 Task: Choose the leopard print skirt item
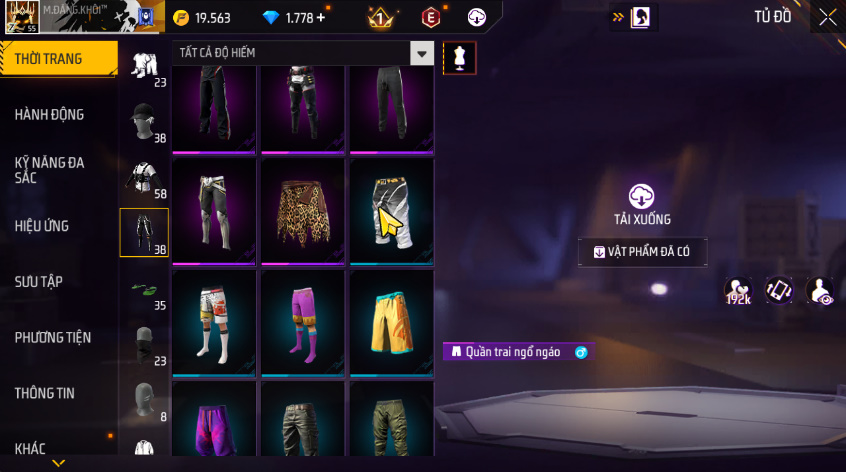click(303, 211)
